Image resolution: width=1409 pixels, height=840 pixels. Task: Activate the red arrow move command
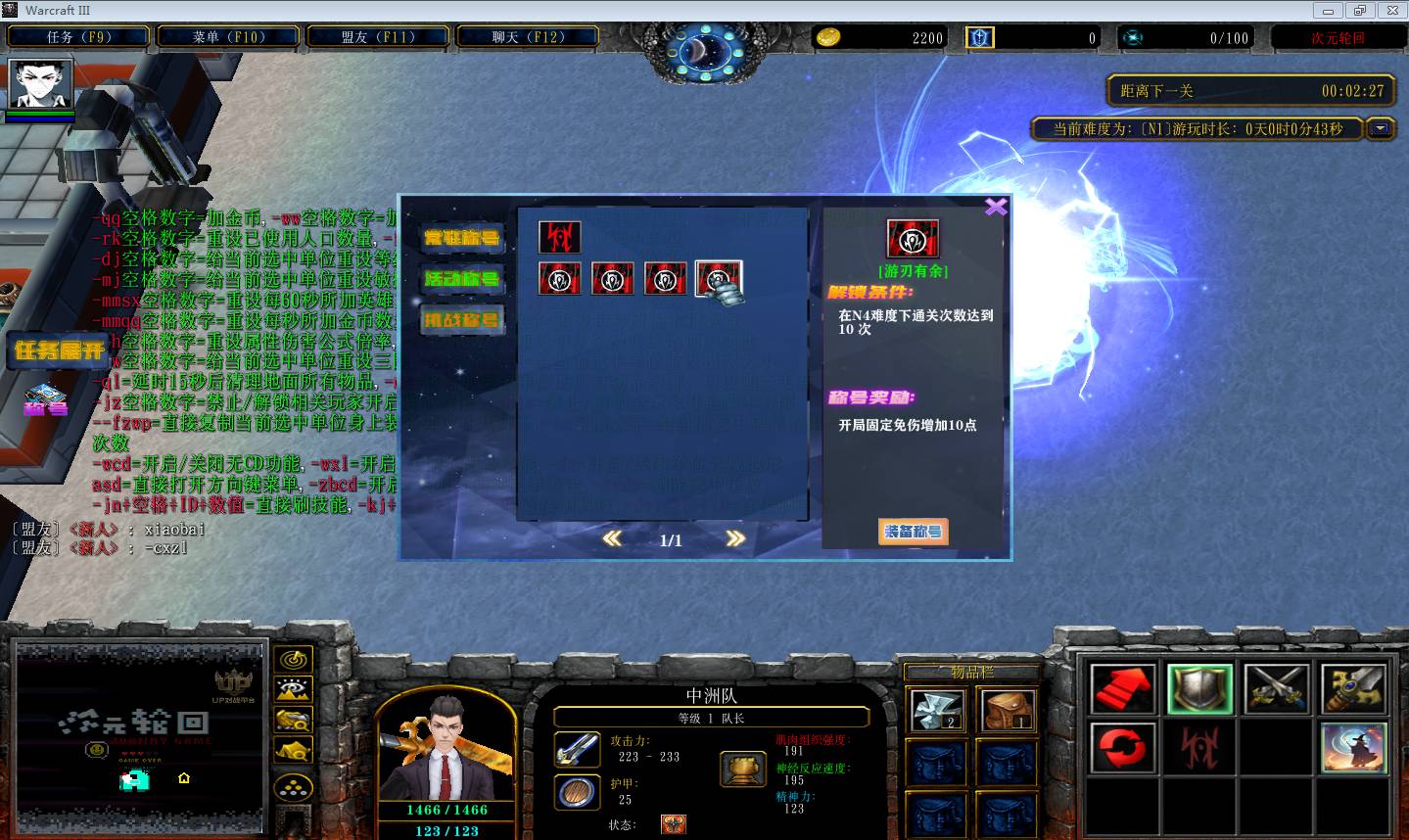pyautogui.click(x=1122, y=689)
